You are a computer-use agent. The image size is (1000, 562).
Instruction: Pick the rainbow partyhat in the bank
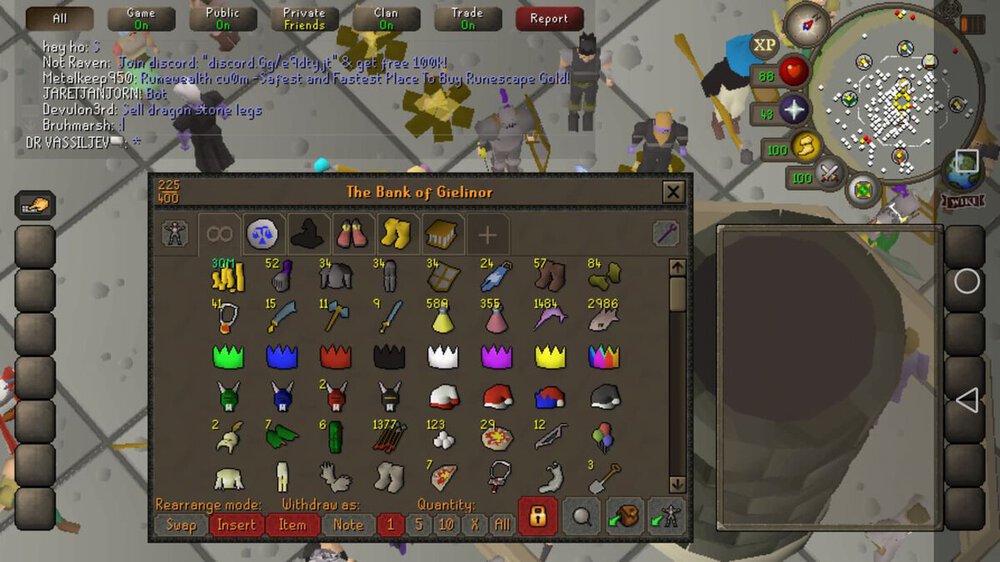pyautogui.click(x=605, y=356)
